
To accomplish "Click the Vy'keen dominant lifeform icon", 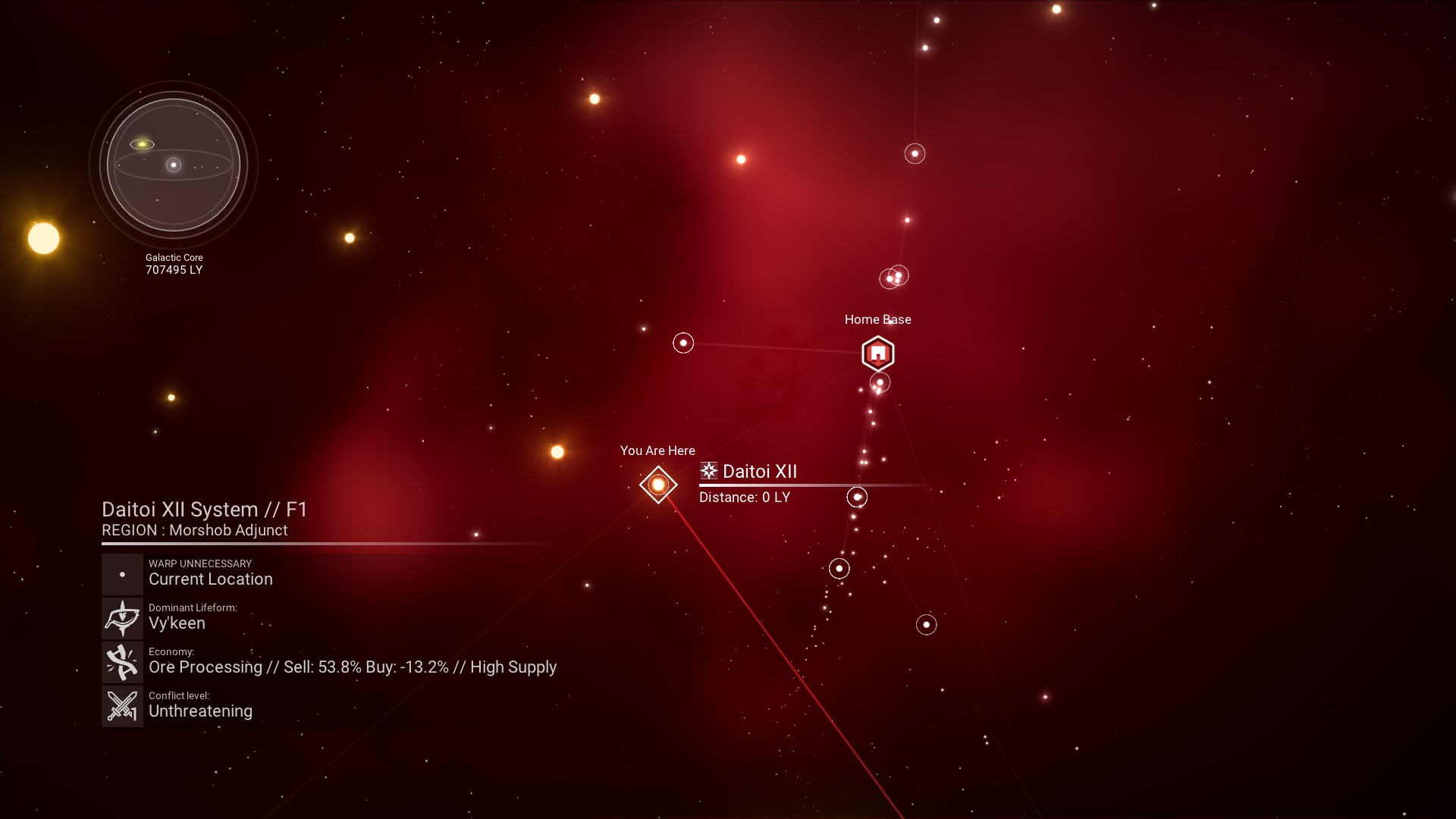I will [x=122, y=618].
